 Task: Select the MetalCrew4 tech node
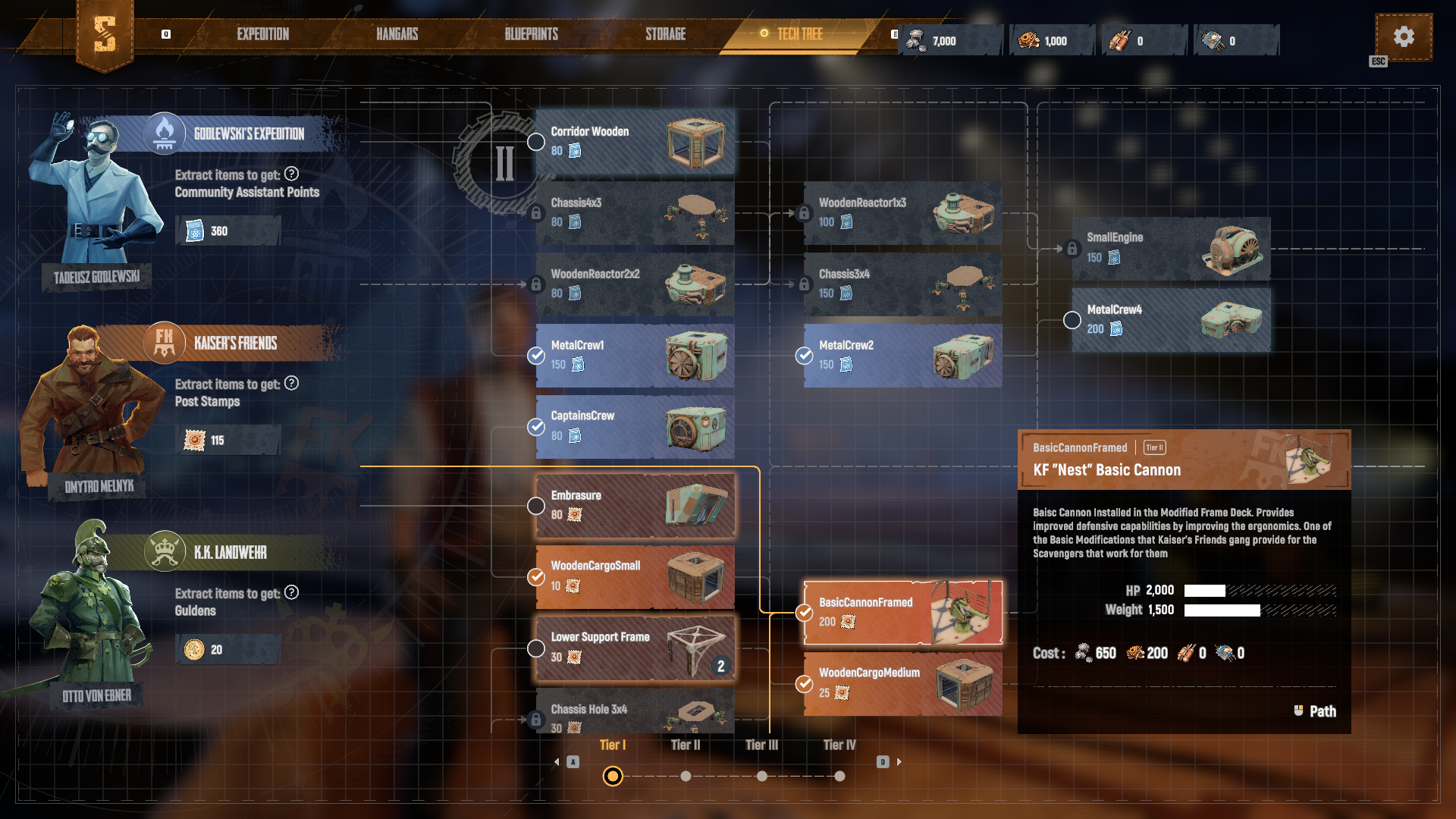click(1171, 319)
